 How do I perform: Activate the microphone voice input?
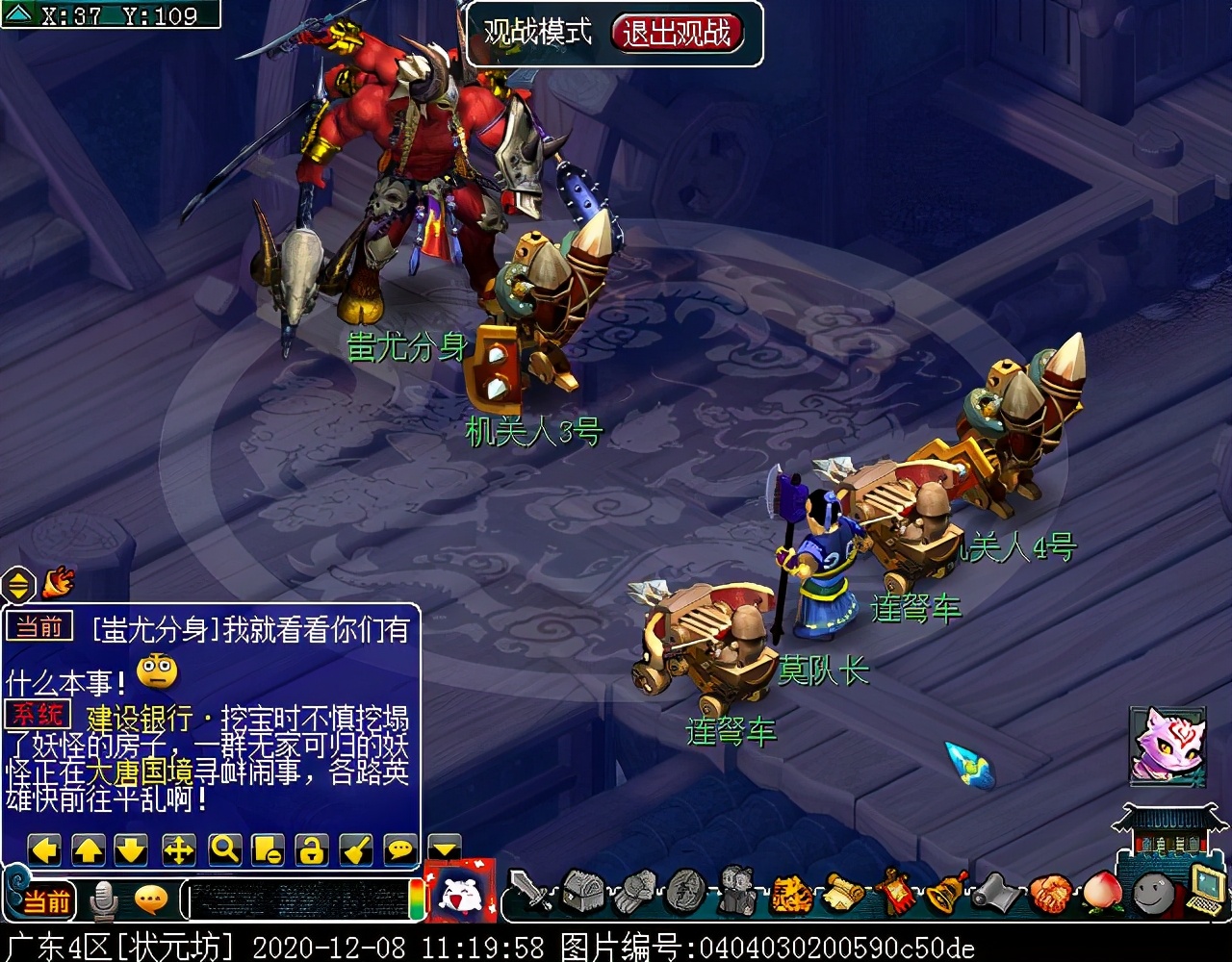[x=103, y=900]
